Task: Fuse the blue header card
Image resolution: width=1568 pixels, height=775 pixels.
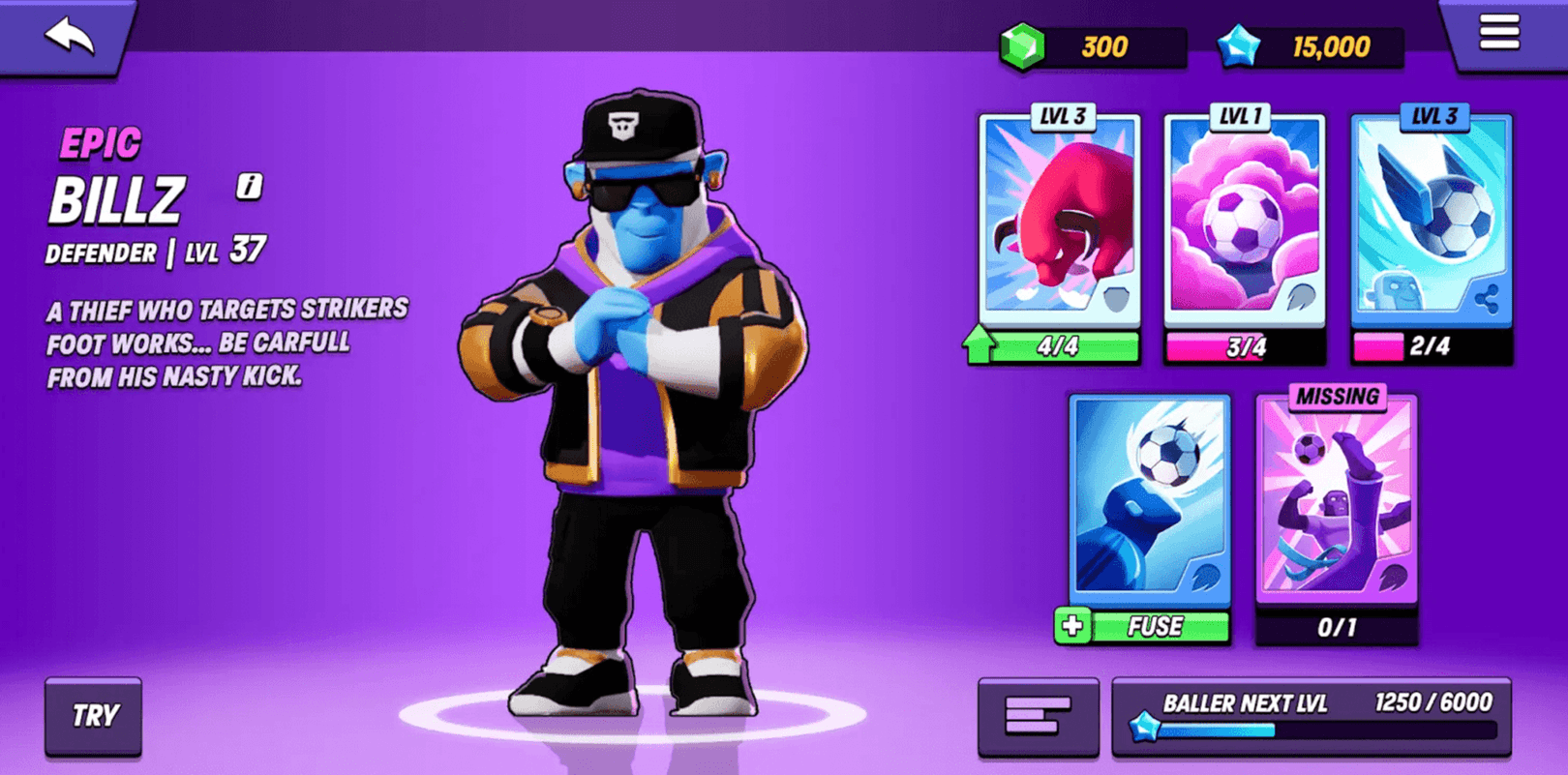Action: (x=1143, y=627)
